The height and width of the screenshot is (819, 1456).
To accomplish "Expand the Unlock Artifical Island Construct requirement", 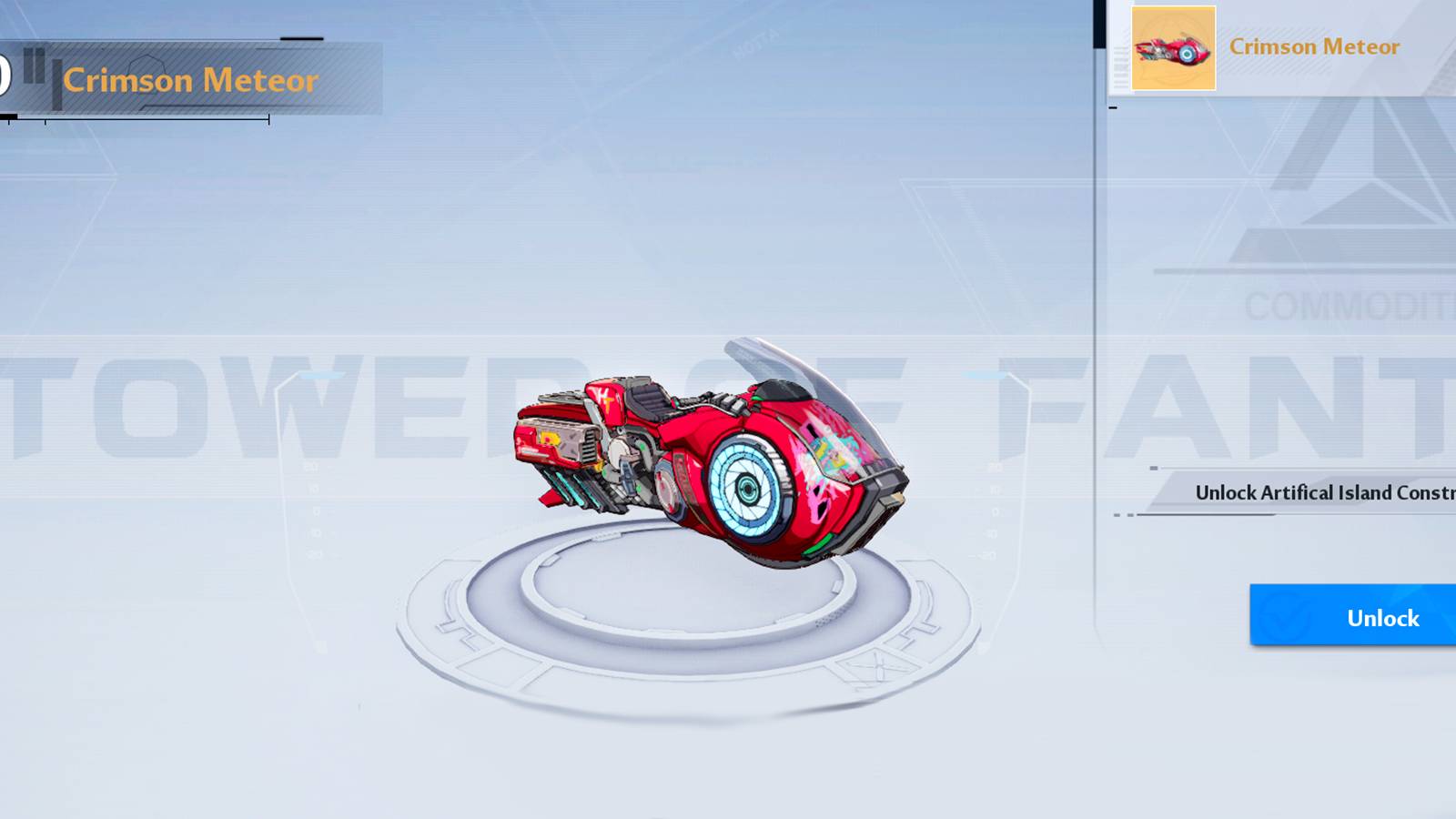I will click(1319, 491).
